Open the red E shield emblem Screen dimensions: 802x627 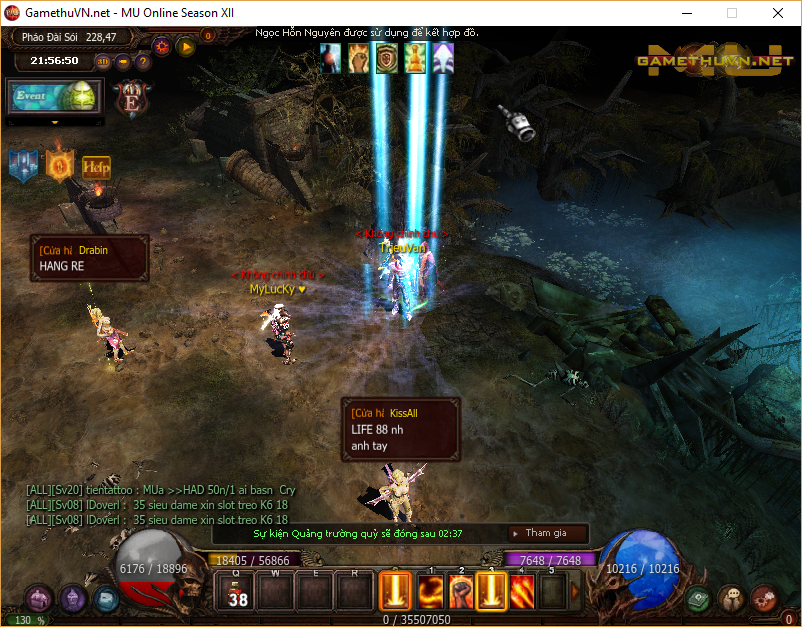(131, 98)
